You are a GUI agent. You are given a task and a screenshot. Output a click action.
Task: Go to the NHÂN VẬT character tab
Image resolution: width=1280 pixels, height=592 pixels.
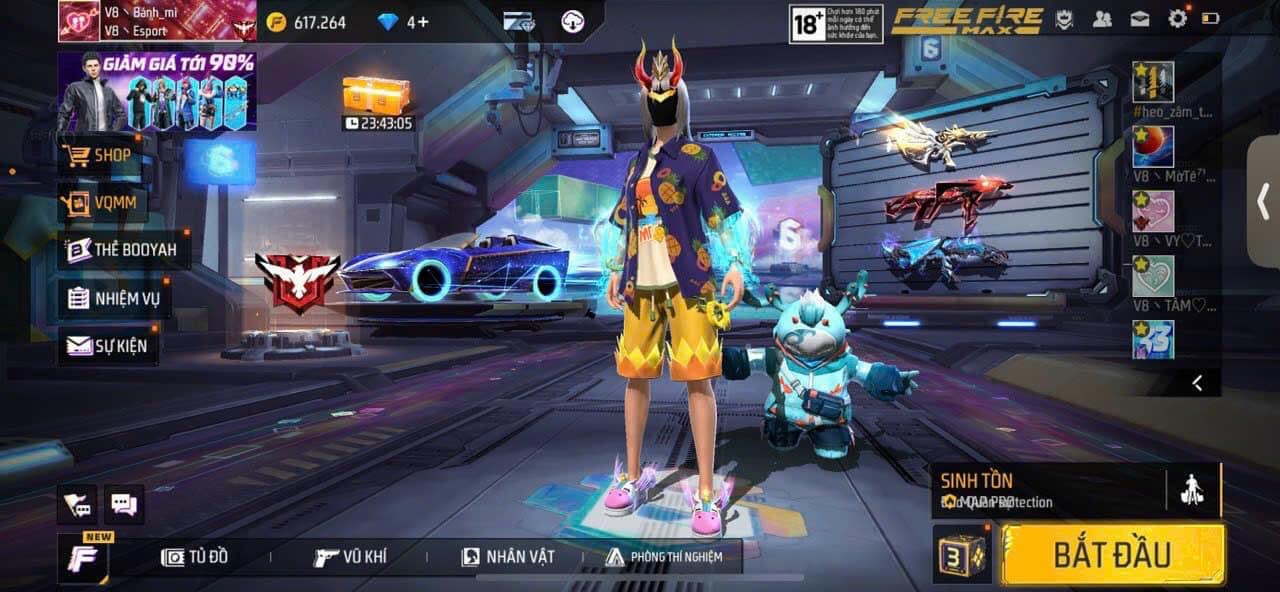(x=508, y=557)
